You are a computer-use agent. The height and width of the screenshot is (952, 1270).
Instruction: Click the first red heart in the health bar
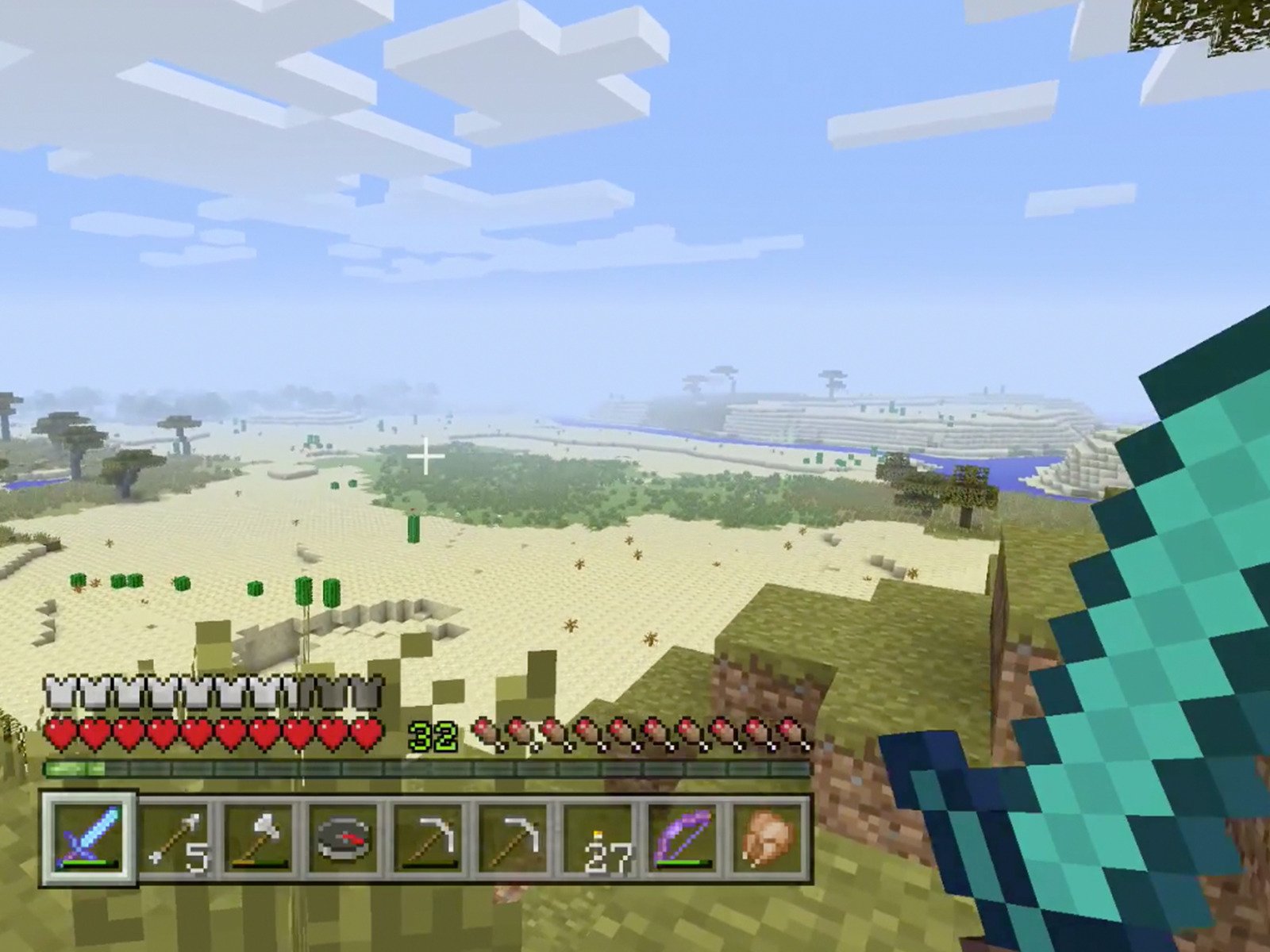pos(57,734)
